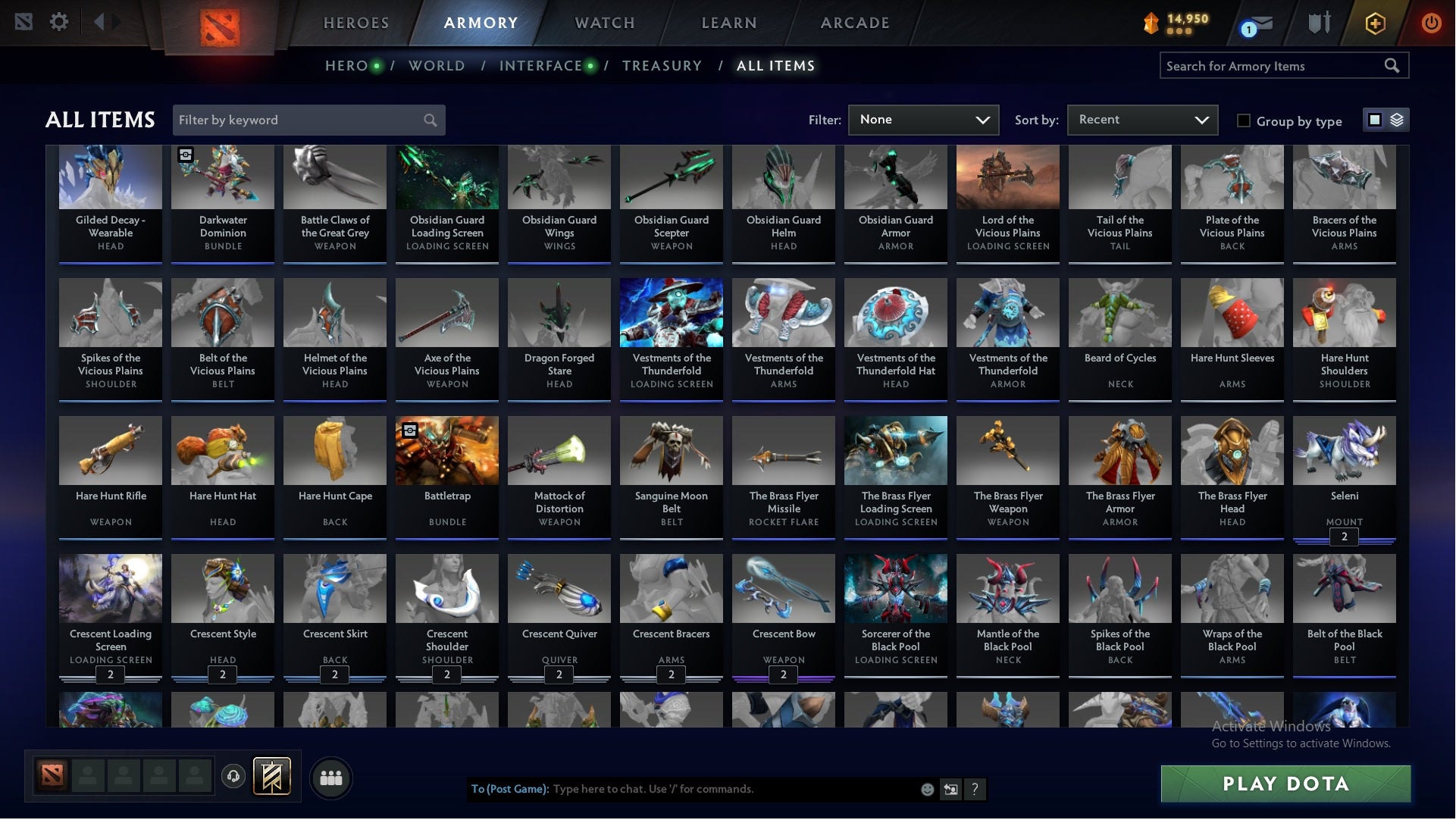Viewport: 1456px width, 820px height.
Task: Open the Armory news icon top left
Action: (x=23, y=22)
